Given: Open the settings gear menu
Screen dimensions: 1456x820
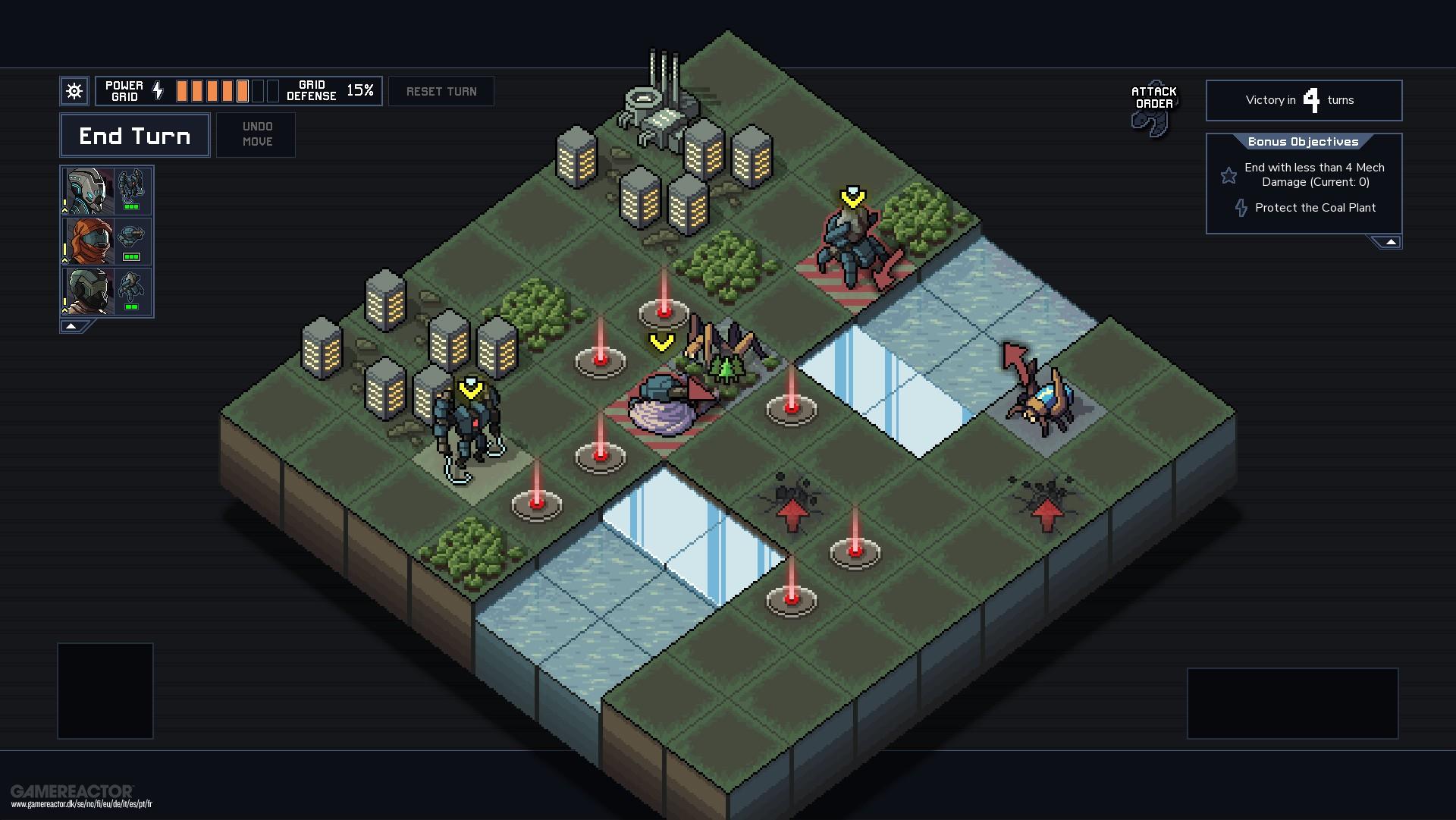Looking at the screenshot, I should [x=74, y=90].
